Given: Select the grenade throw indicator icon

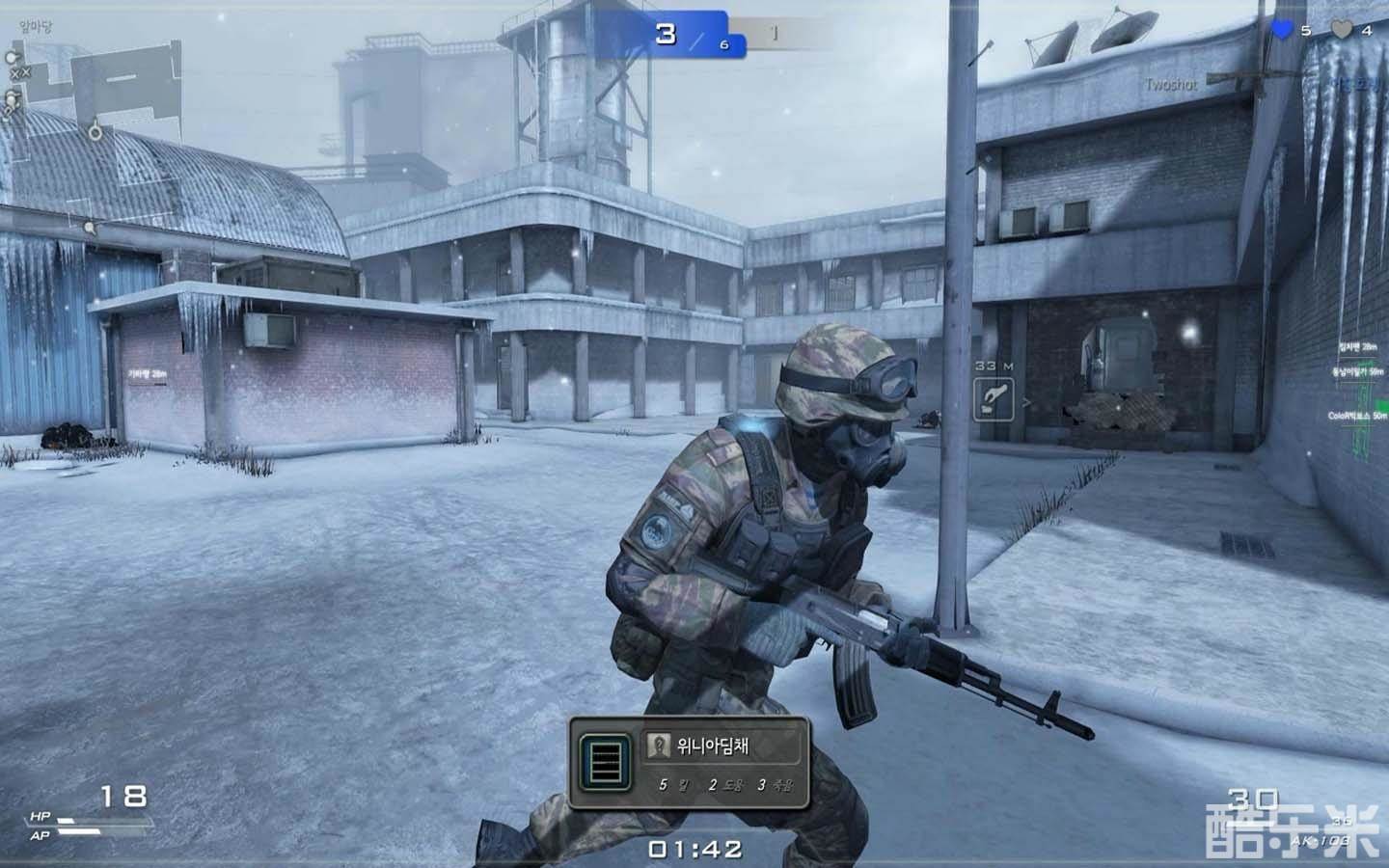Looking at the screenshot, I should click(x=994, y=395).
